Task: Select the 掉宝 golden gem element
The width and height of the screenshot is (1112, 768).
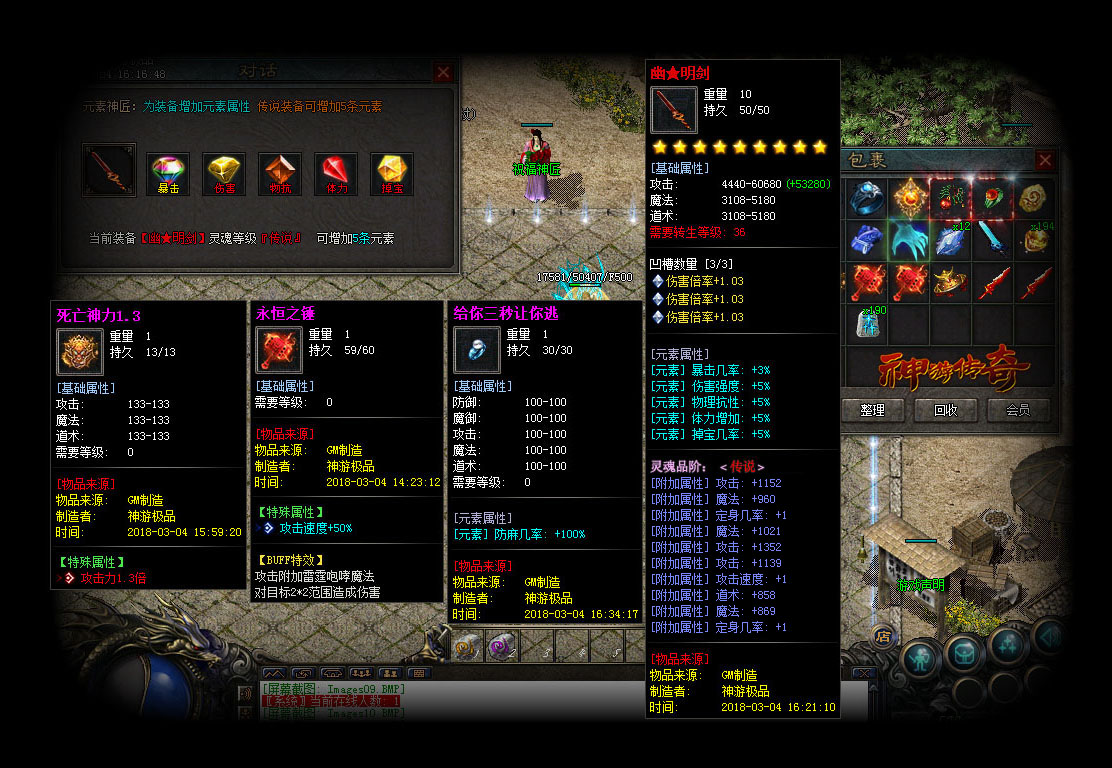Action: [391, 172]
